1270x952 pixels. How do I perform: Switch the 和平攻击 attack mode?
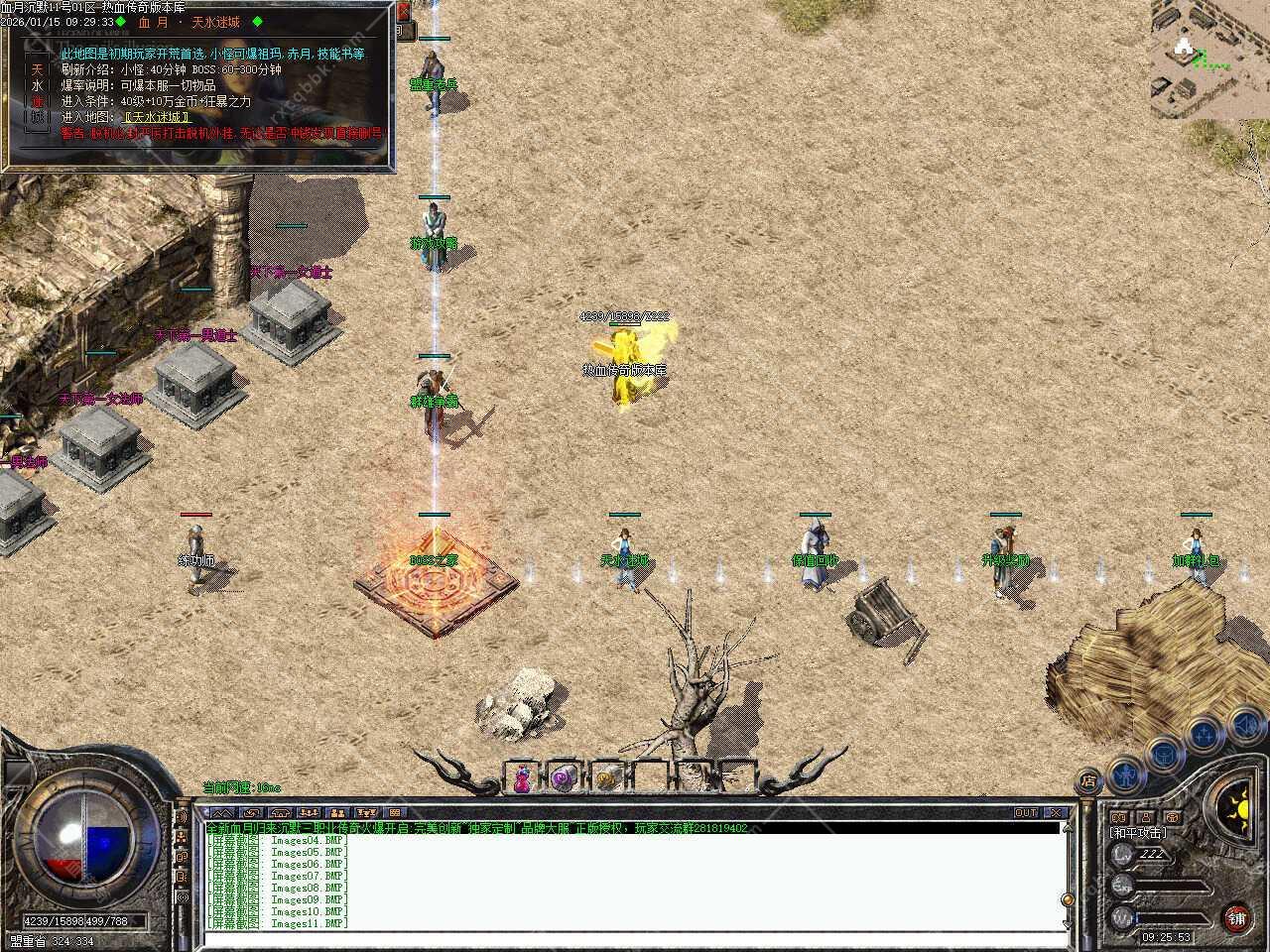[x=1138, y=833]
